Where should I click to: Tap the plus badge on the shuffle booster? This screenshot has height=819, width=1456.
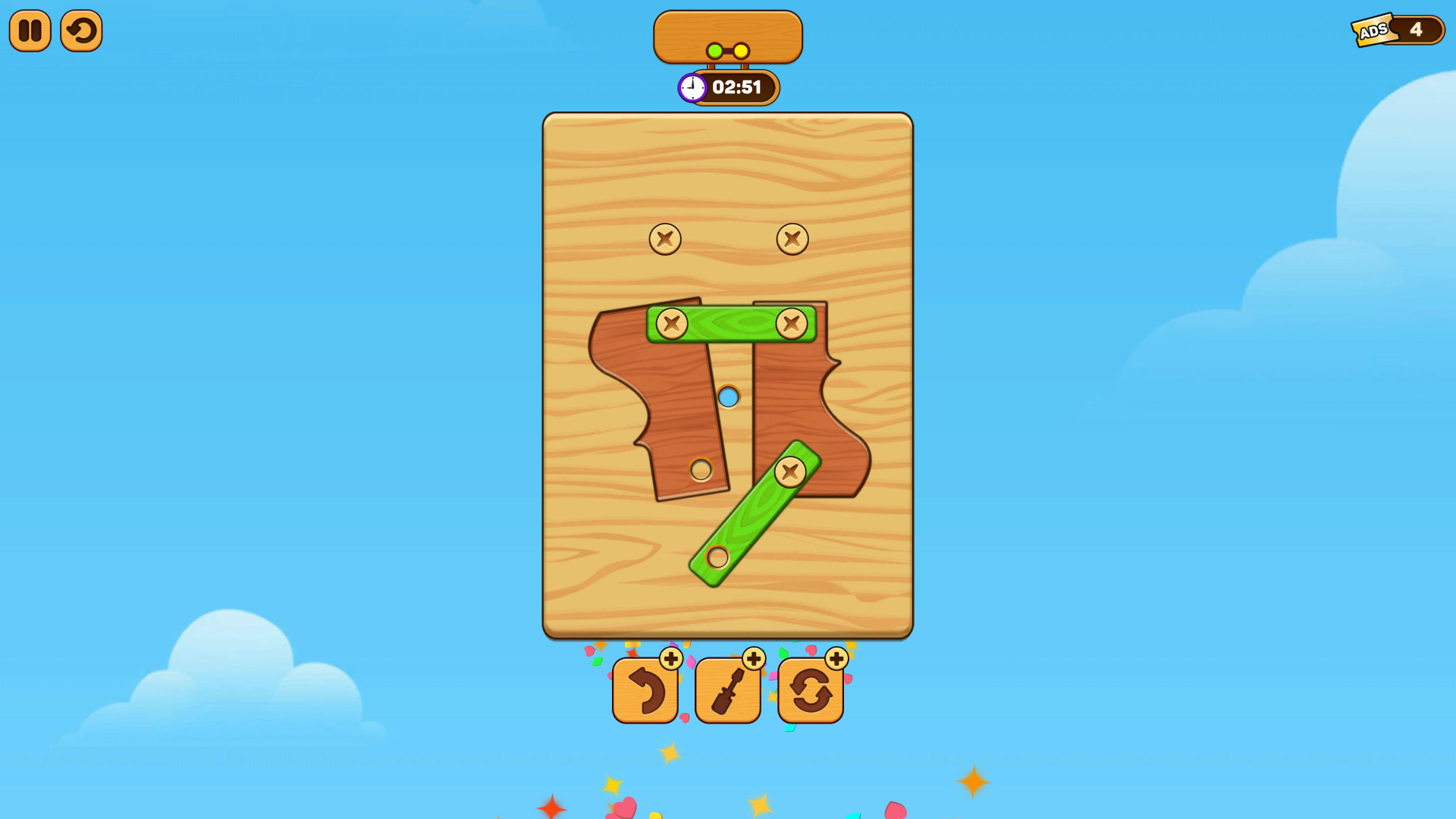(836, 659)
